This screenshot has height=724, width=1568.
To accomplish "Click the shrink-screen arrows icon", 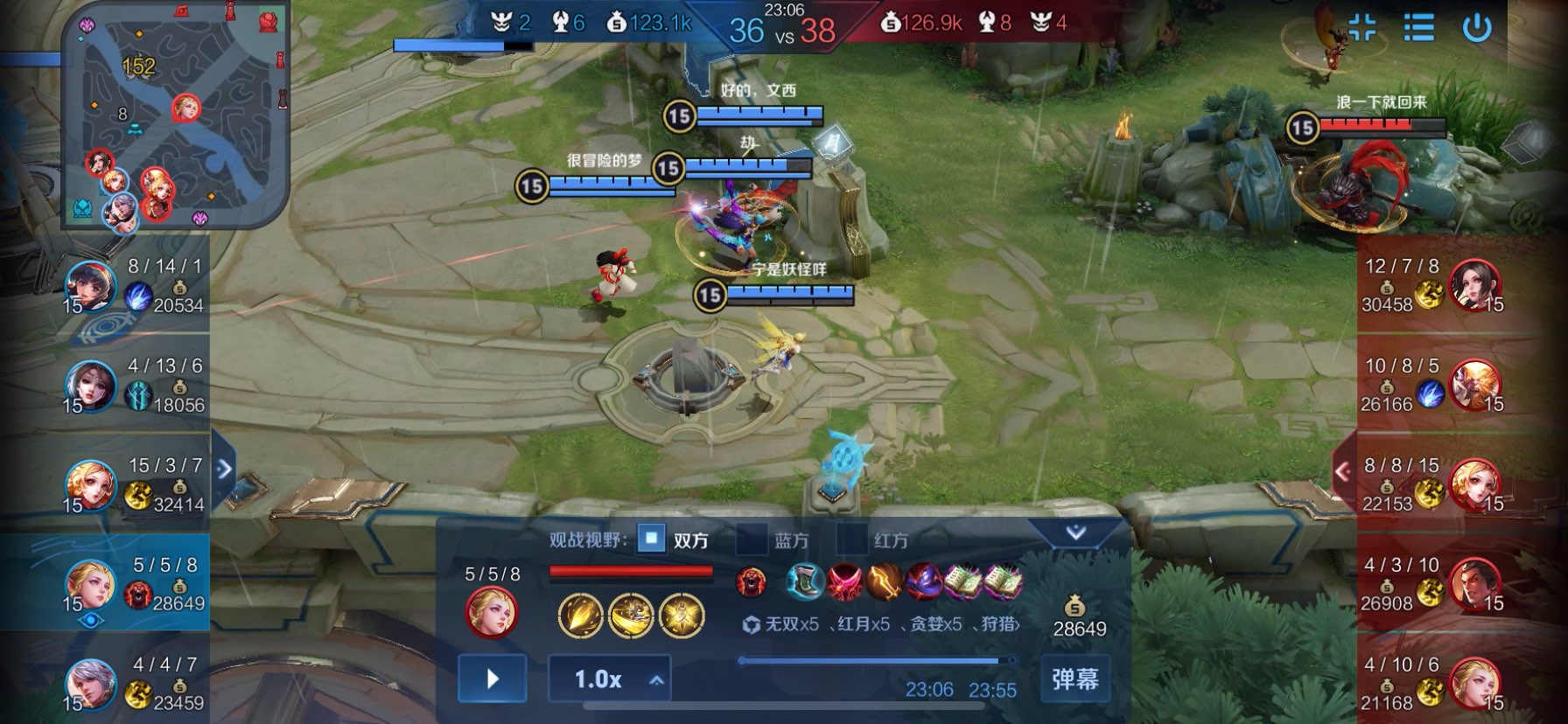I will [x=1361, y=28].
